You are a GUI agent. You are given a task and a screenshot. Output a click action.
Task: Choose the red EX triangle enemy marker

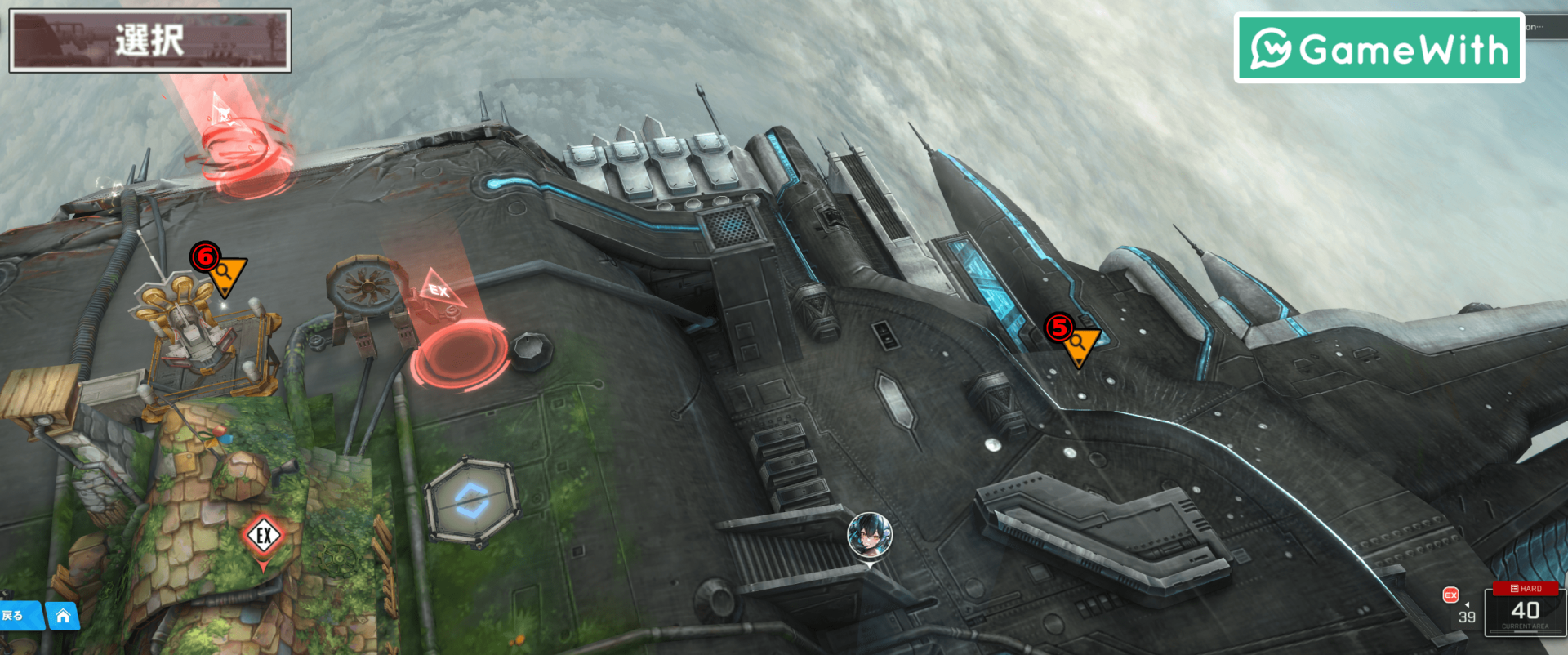441,292
